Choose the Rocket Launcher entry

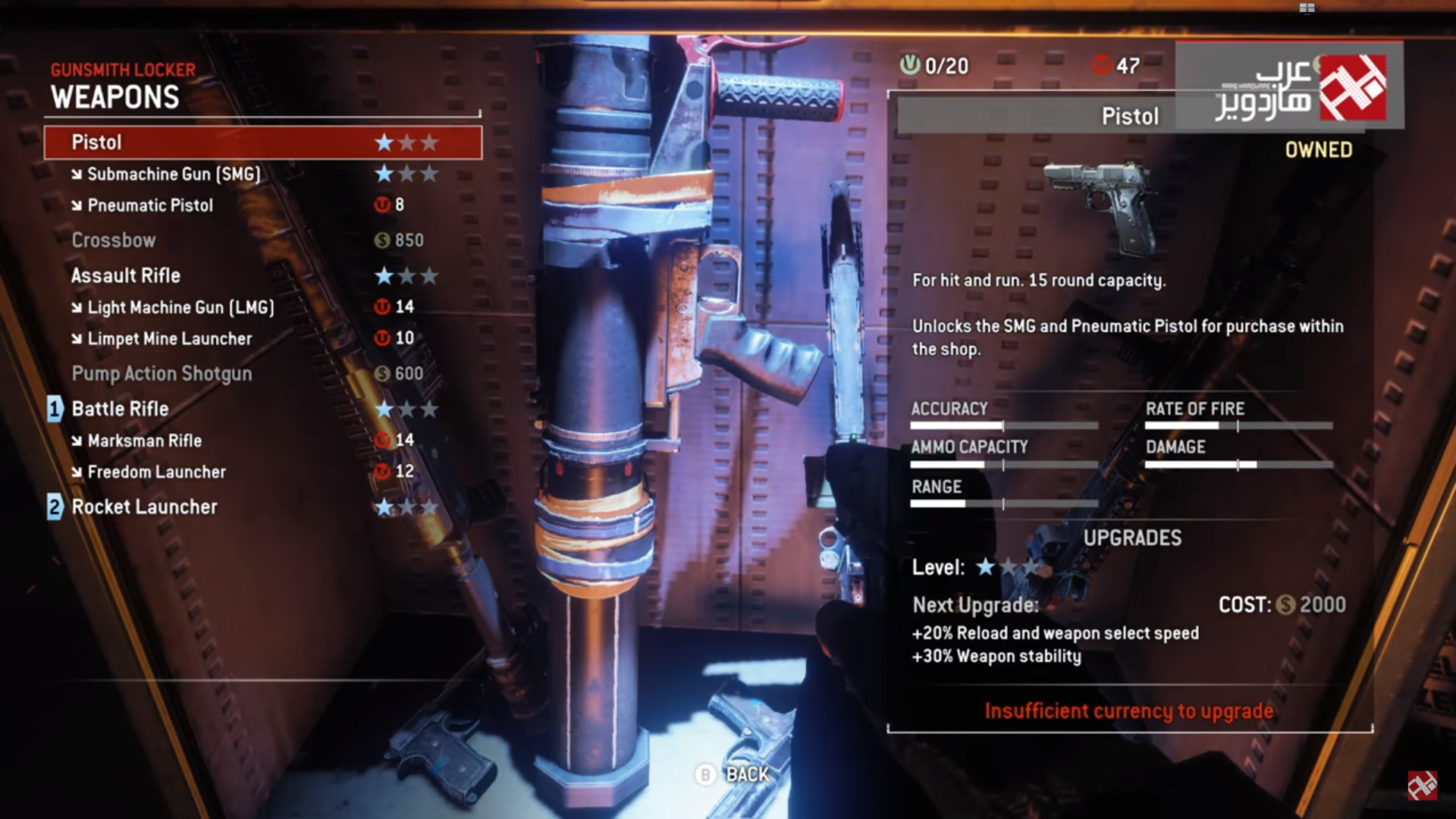[144, 507]
